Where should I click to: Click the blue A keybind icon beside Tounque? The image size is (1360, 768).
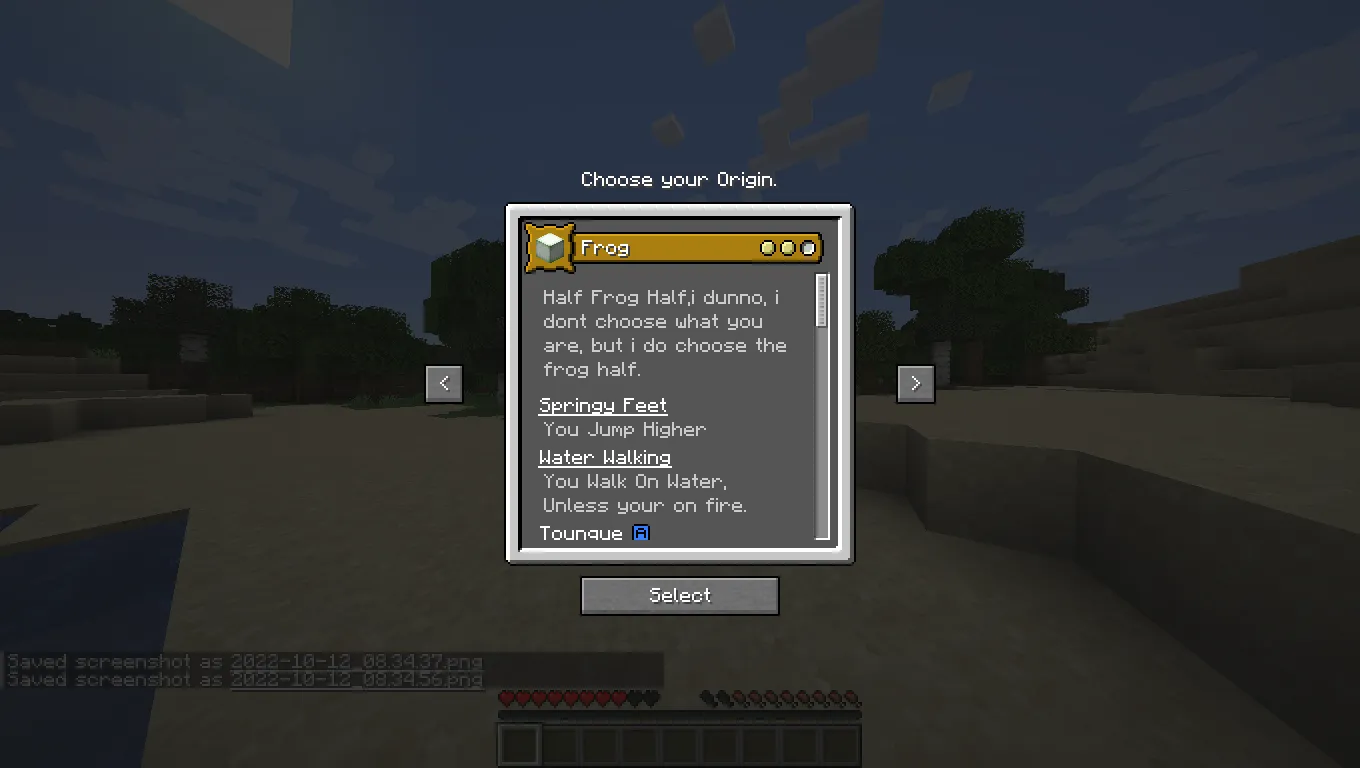[x=641, y=533]
